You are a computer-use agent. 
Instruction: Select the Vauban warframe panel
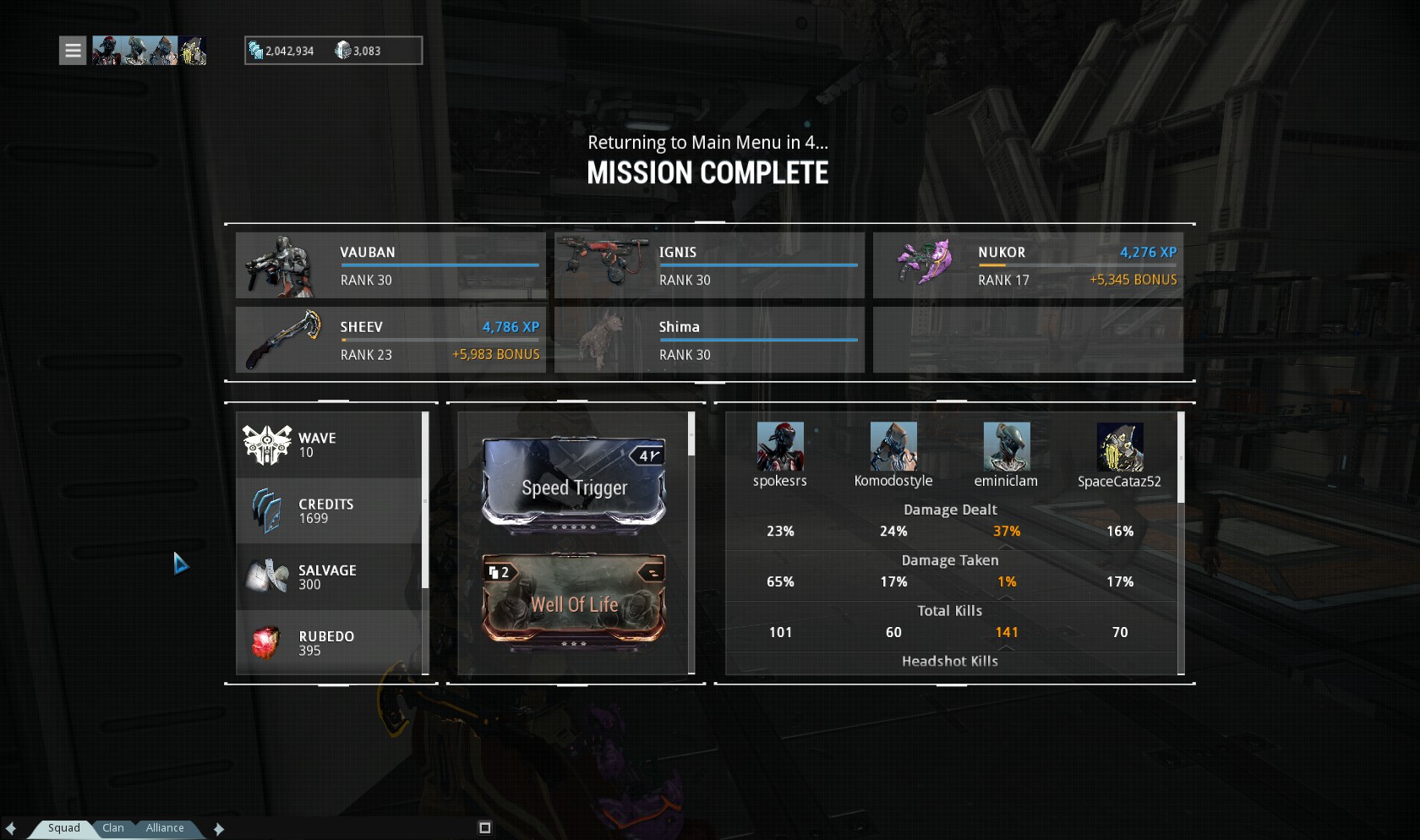(390, 265)
